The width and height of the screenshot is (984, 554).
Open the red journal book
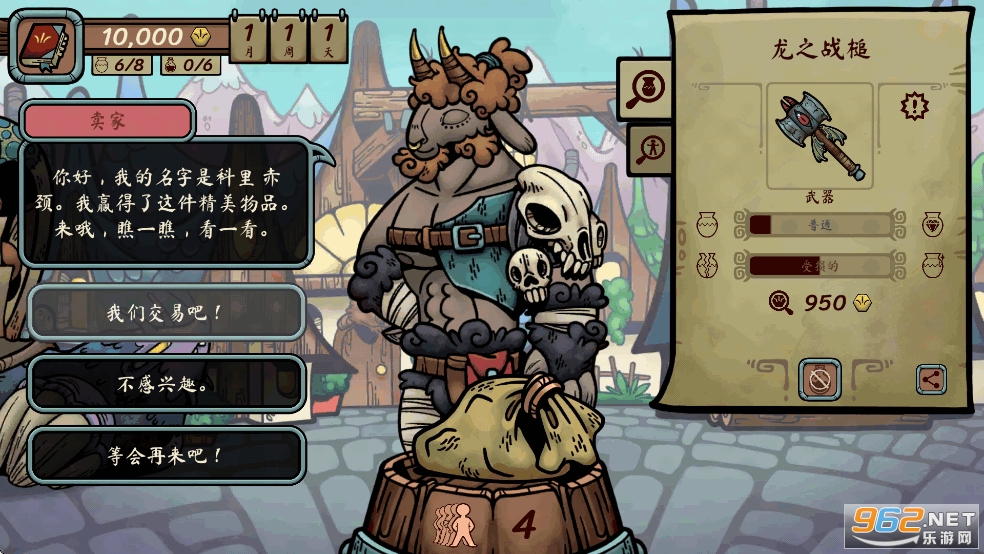[x=45, y=45]
